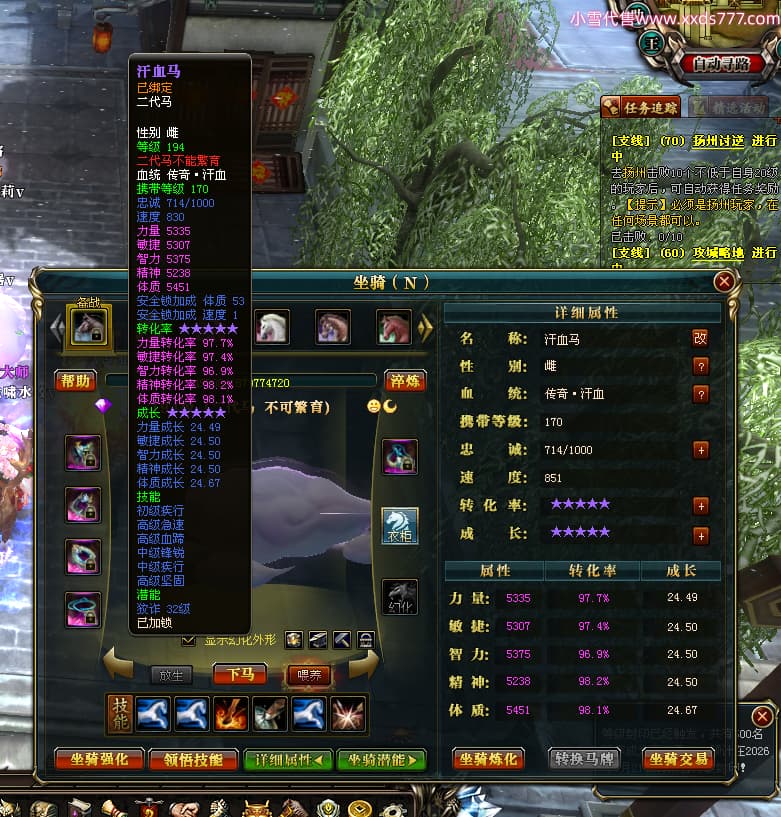
Task: Open 淬炼 tempering for the mount
Action: click(404, 380)
